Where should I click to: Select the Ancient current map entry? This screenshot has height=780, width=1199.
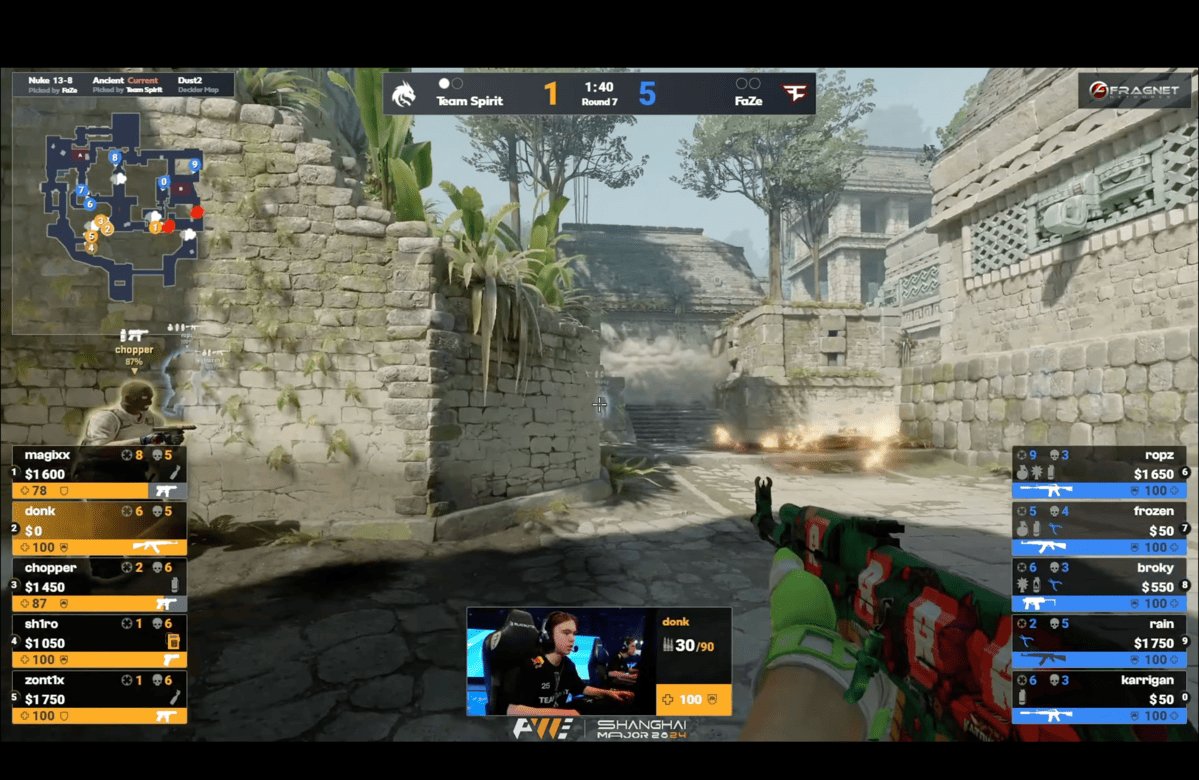point(126,84)
